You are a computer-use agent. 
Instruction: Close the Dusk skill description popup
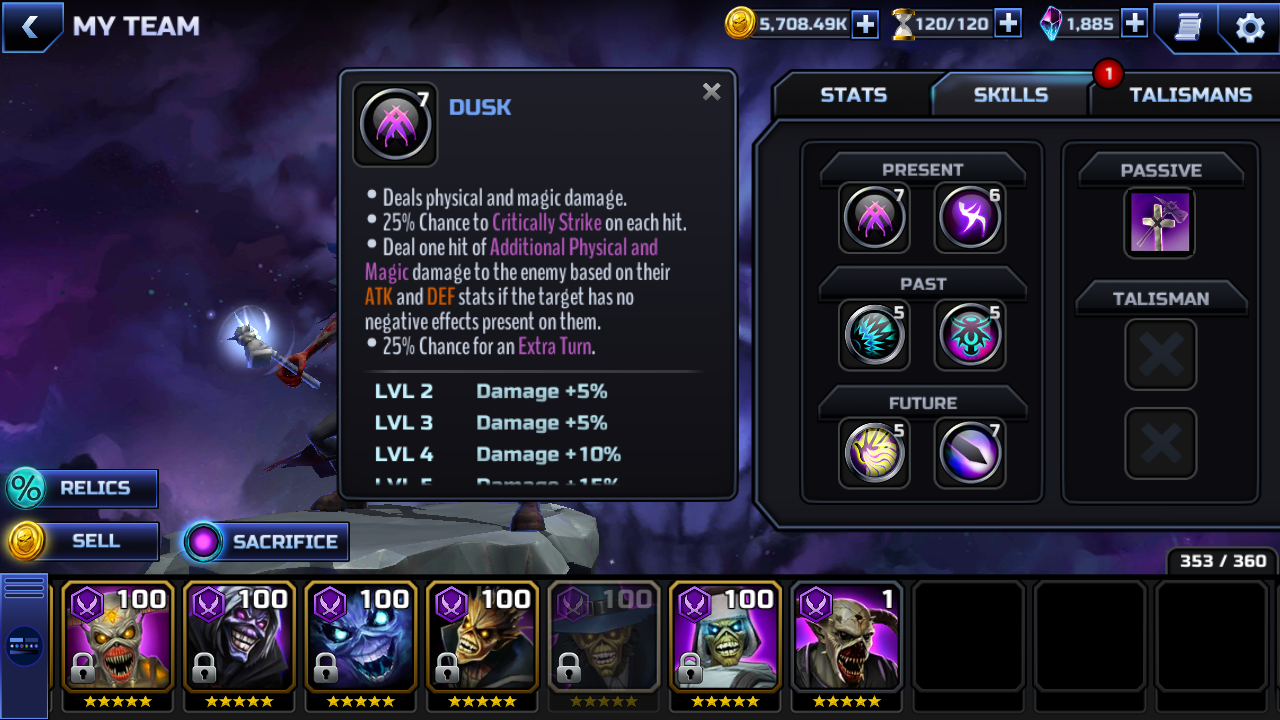point(711,92)
